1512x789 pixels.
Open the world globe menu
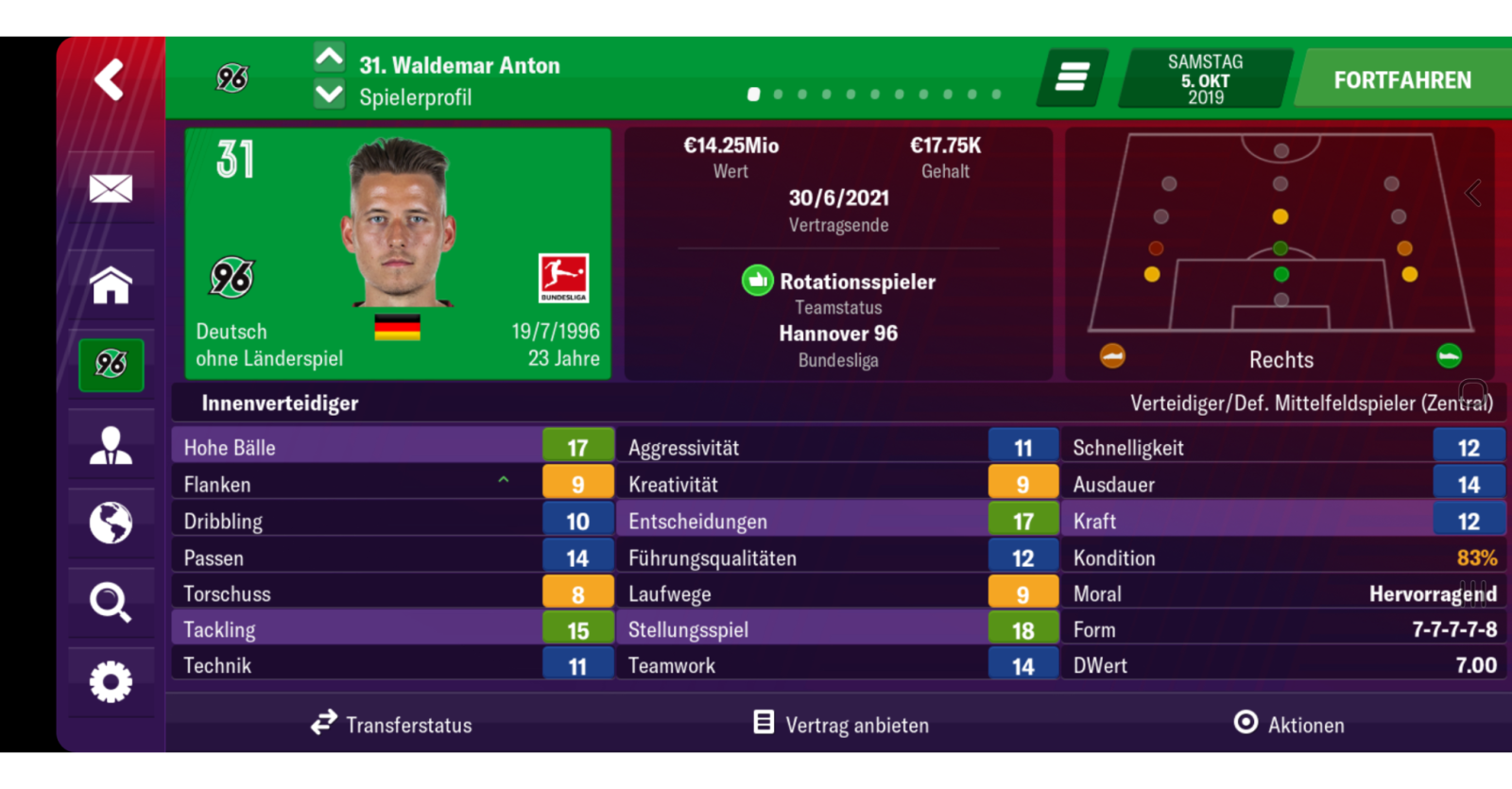[x=111, y=523]
